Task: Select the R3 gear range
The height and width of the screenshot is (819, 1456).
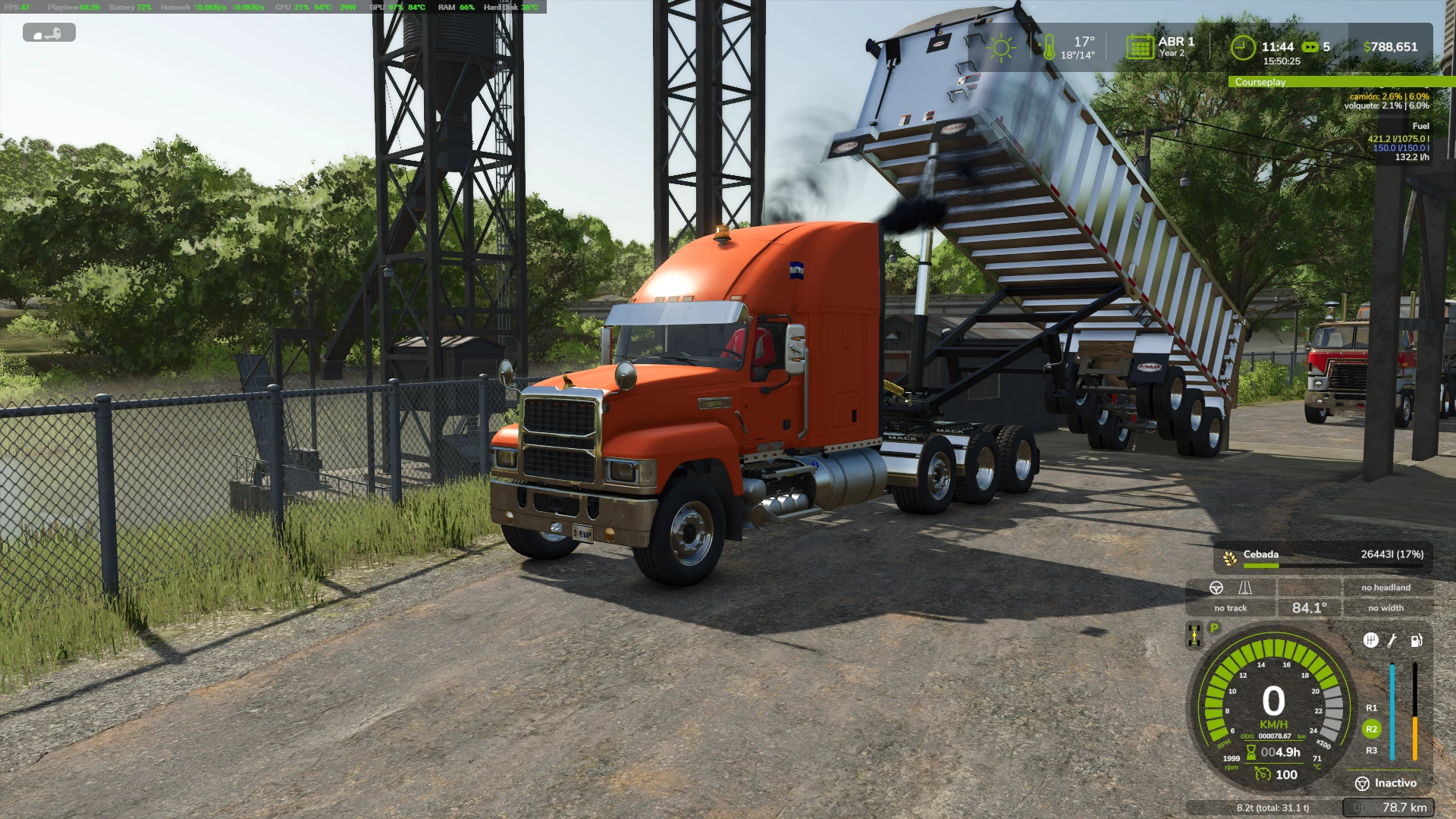Action: point(1371,751)
